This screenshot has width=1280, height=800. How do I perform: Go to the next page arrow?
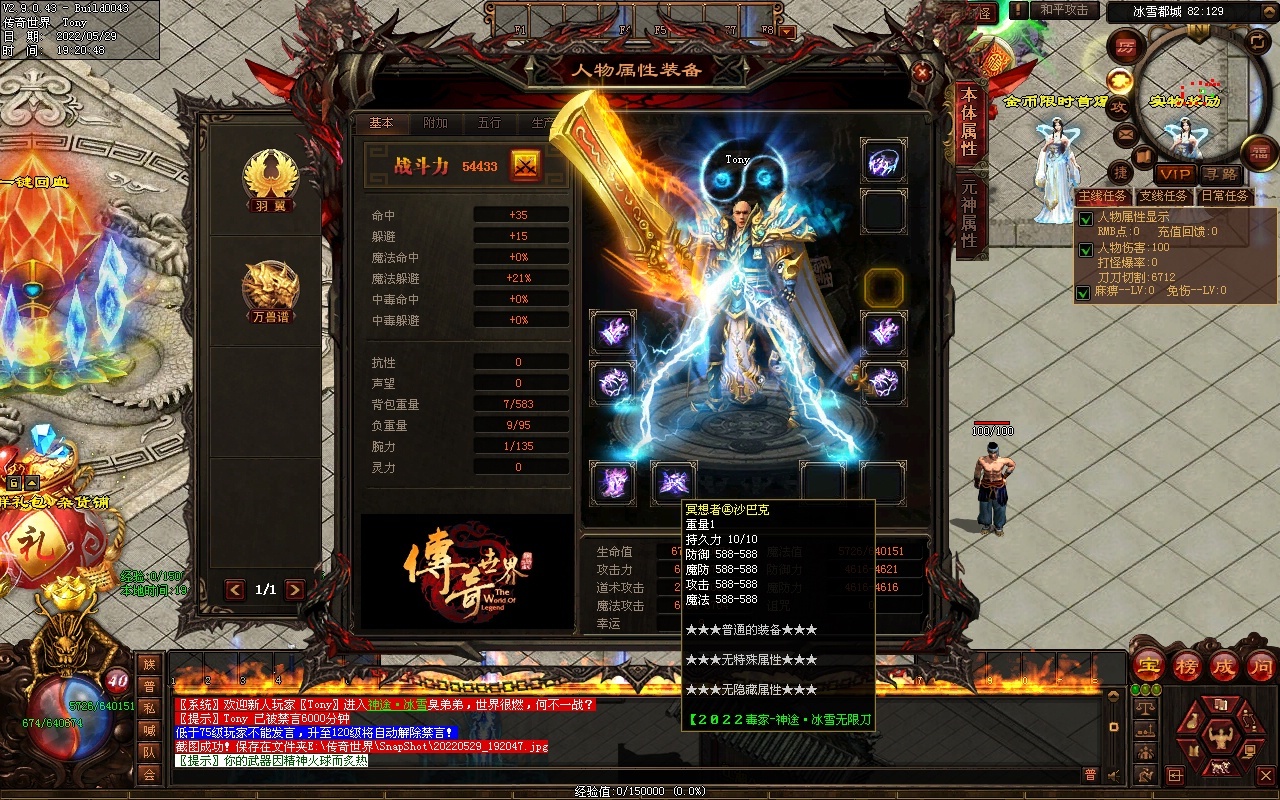(295, 590)
